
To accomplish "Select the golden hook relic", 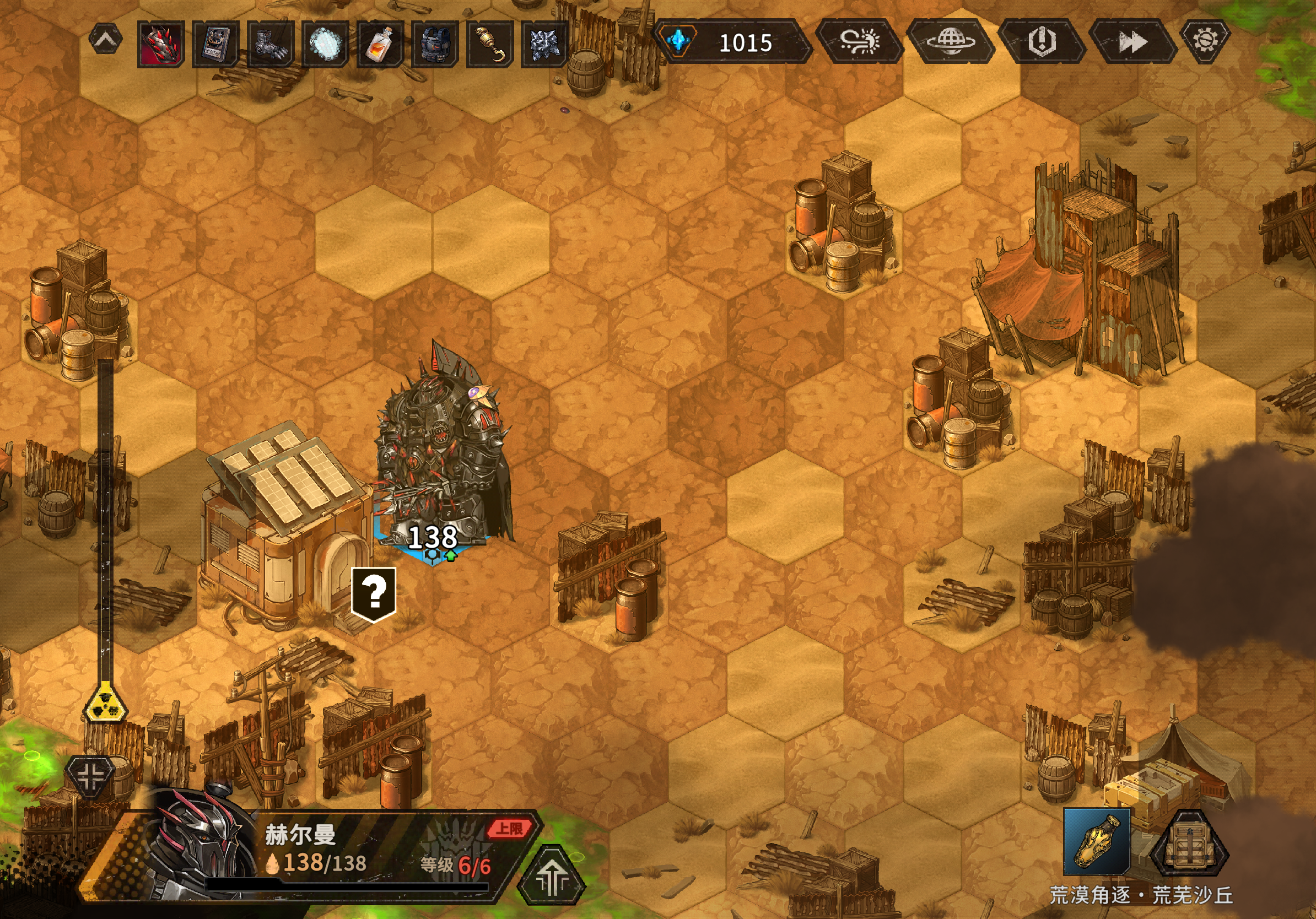I will click(489, 44).
